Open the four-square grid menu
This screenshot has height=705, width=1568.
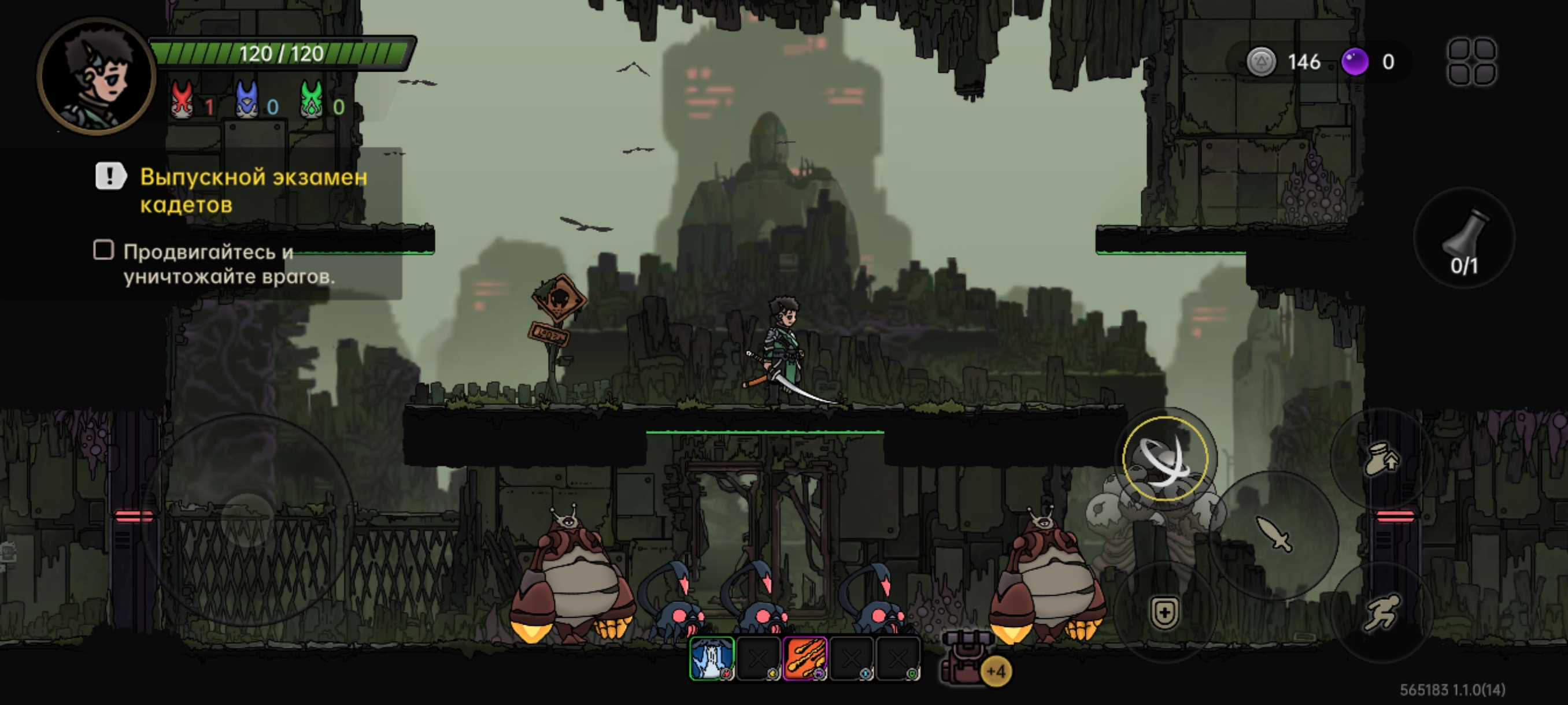point(1471,62)
